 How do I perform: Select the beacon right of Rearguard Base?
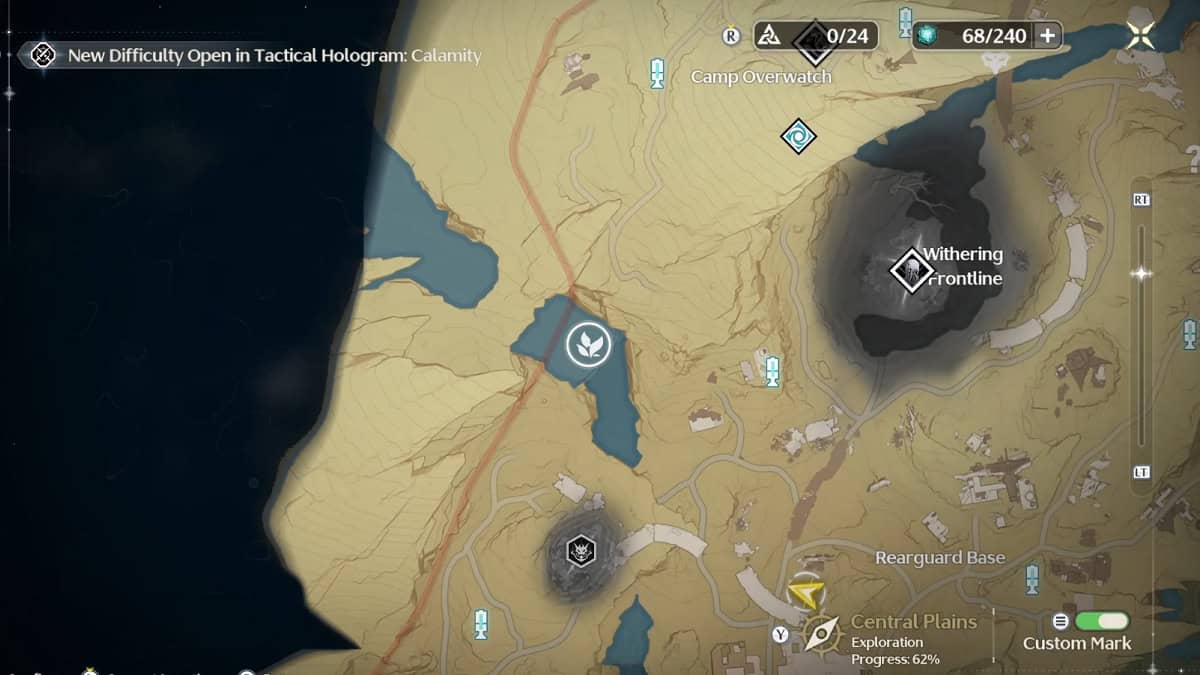(1032, 579)
